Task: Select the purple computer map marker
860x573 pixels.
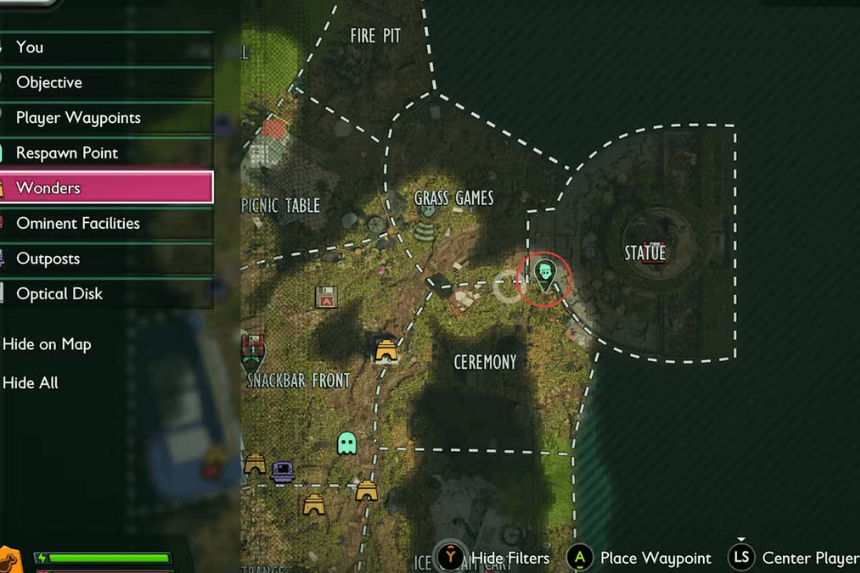Action: 282,470
